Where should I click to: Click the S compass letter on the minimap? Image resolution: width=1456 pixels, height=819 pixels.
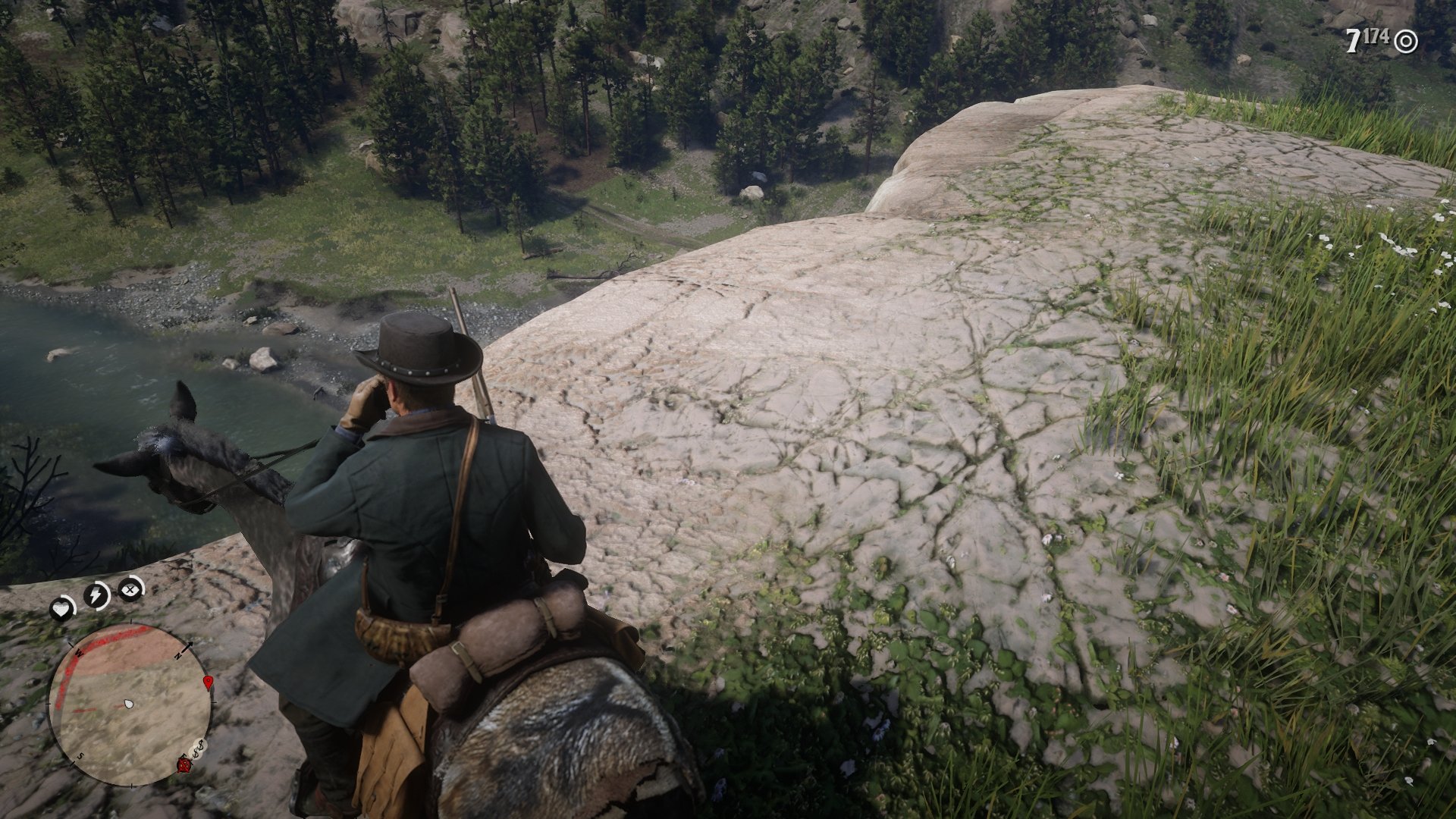point(80,756)
